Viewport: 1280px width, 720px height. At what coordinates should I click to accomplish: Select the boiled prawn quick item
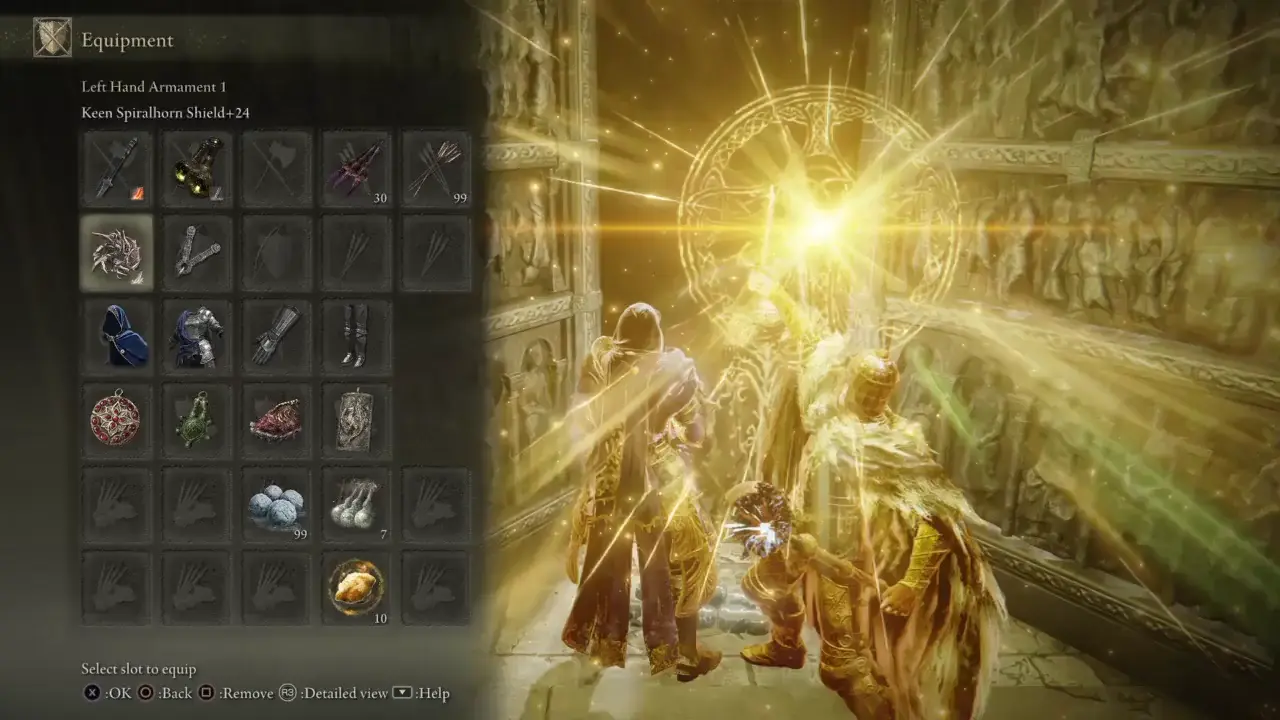[357, 588]
